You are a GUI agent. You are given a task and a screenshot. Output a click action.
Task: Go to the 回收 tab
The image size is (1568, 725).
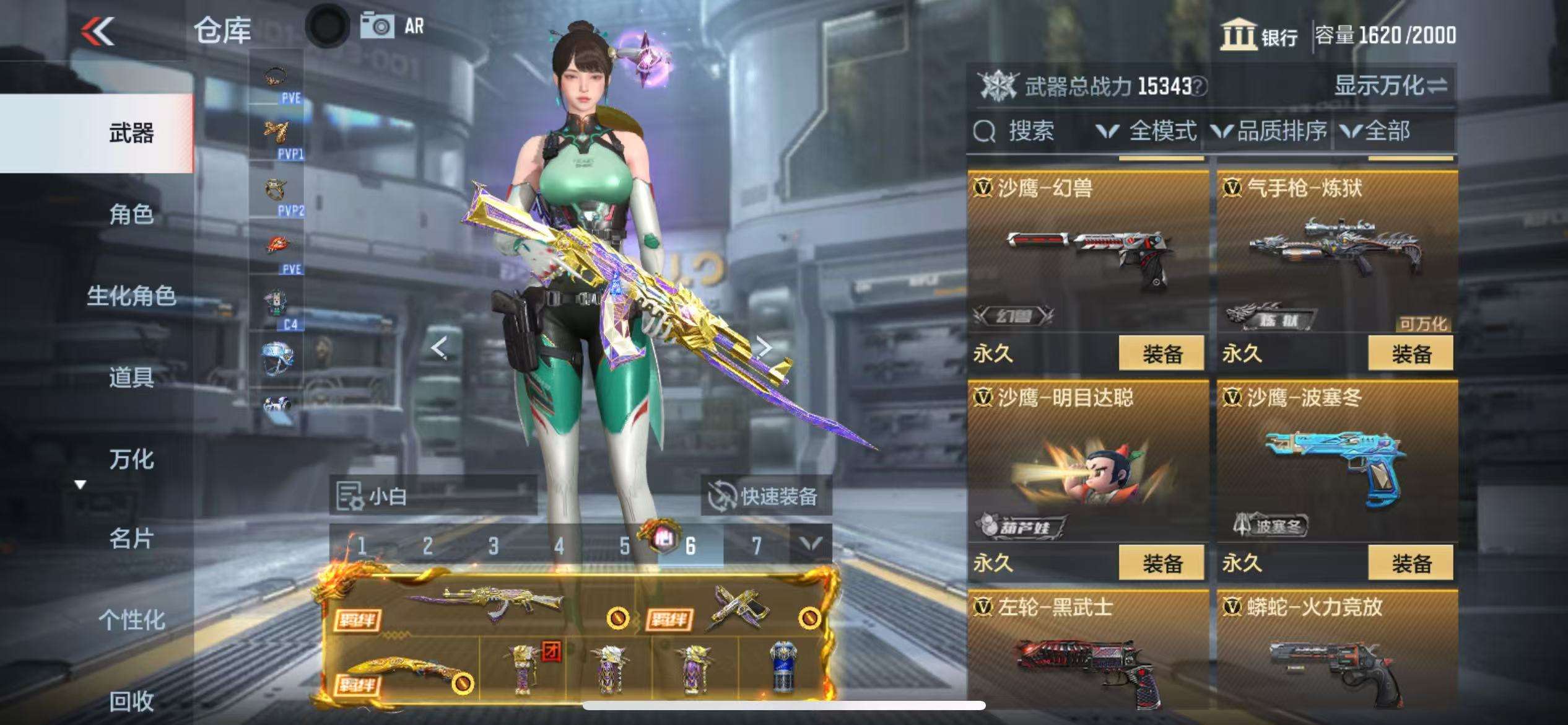131,701
